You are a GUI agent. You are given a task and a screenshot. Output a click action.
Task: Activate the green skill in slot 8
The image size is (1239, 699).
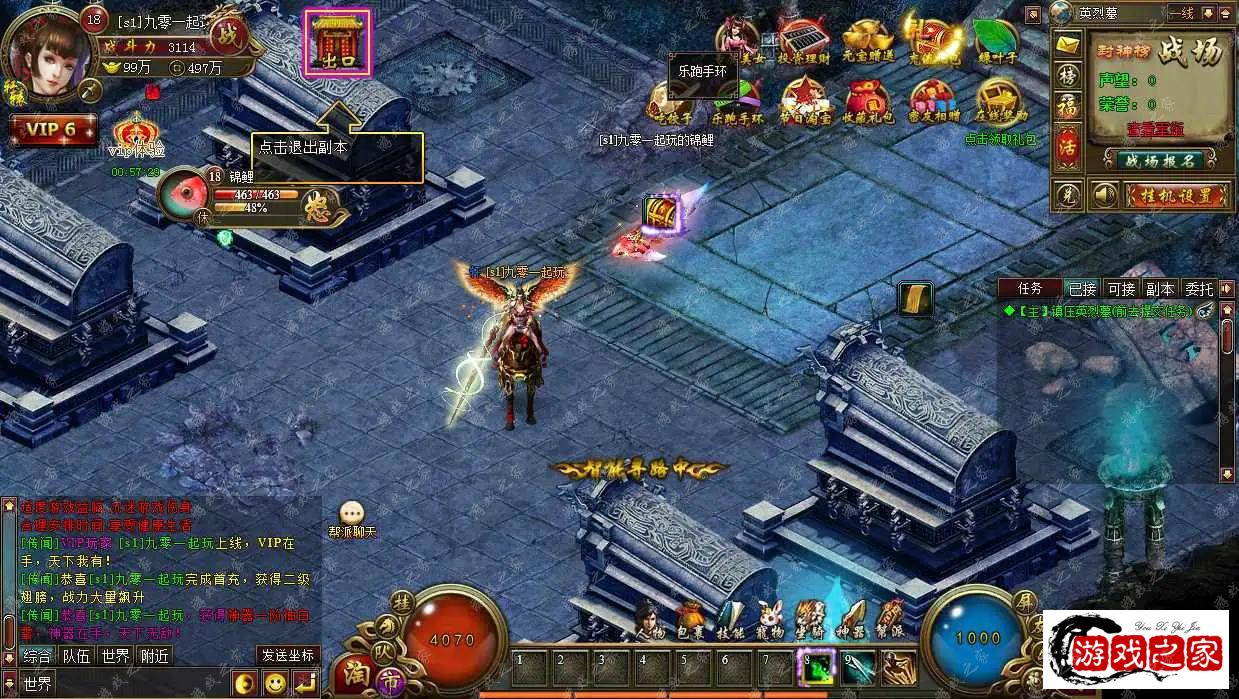pos(815,668)
